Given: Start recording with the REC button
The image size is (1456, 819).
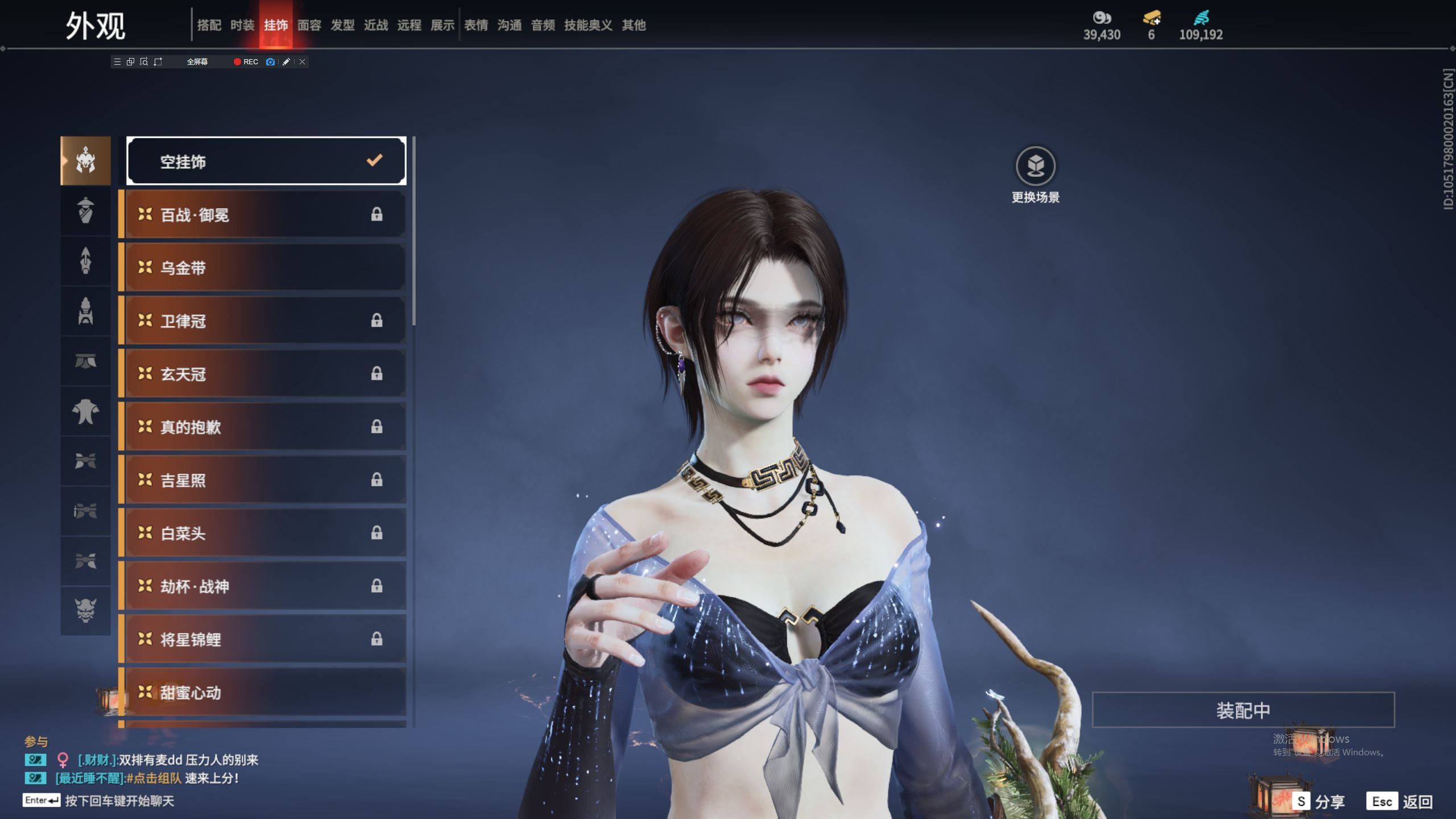Looking at the screenshot, I should (246, 62).
